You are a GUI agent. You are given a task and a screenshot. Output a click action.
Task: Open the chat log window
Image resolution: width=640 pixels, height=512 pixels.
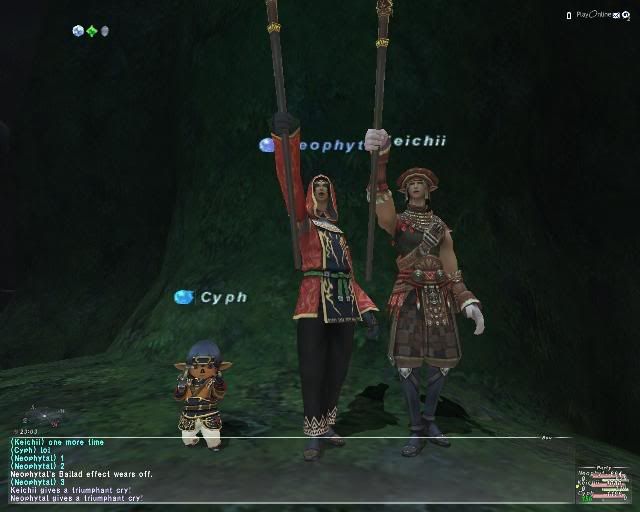(x=280, y=469)
